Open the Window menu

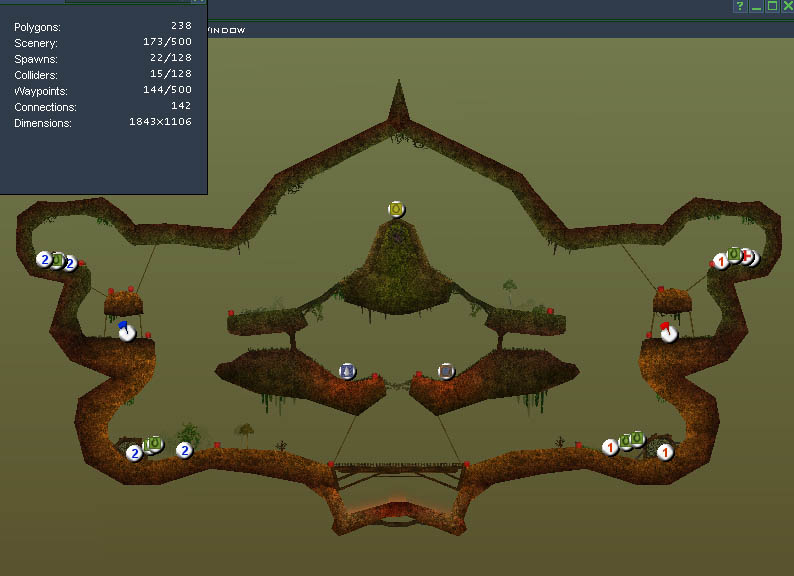point(226,30)
